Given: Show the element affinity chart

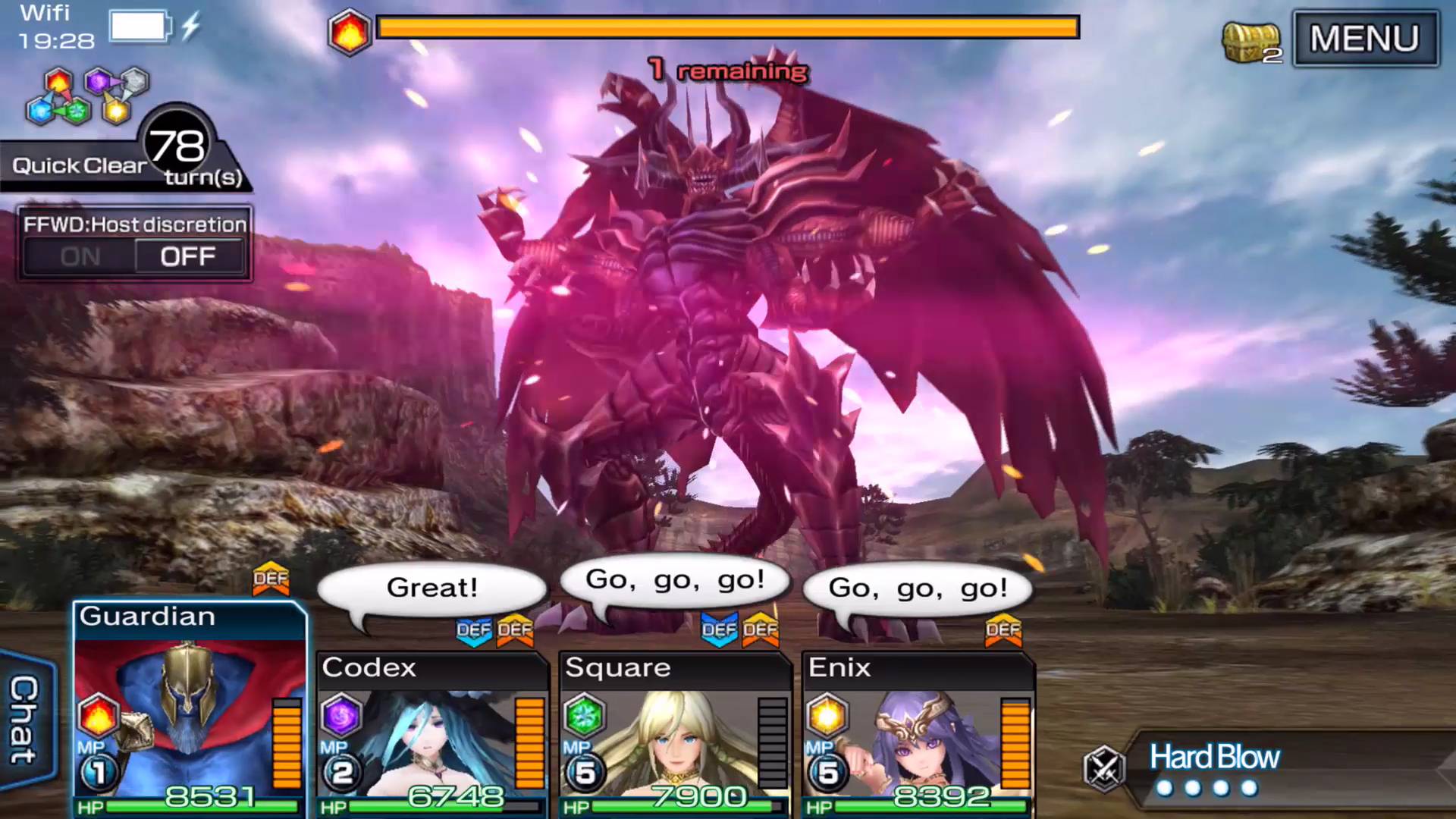Looking at the screenshot, I should [87, 96].
